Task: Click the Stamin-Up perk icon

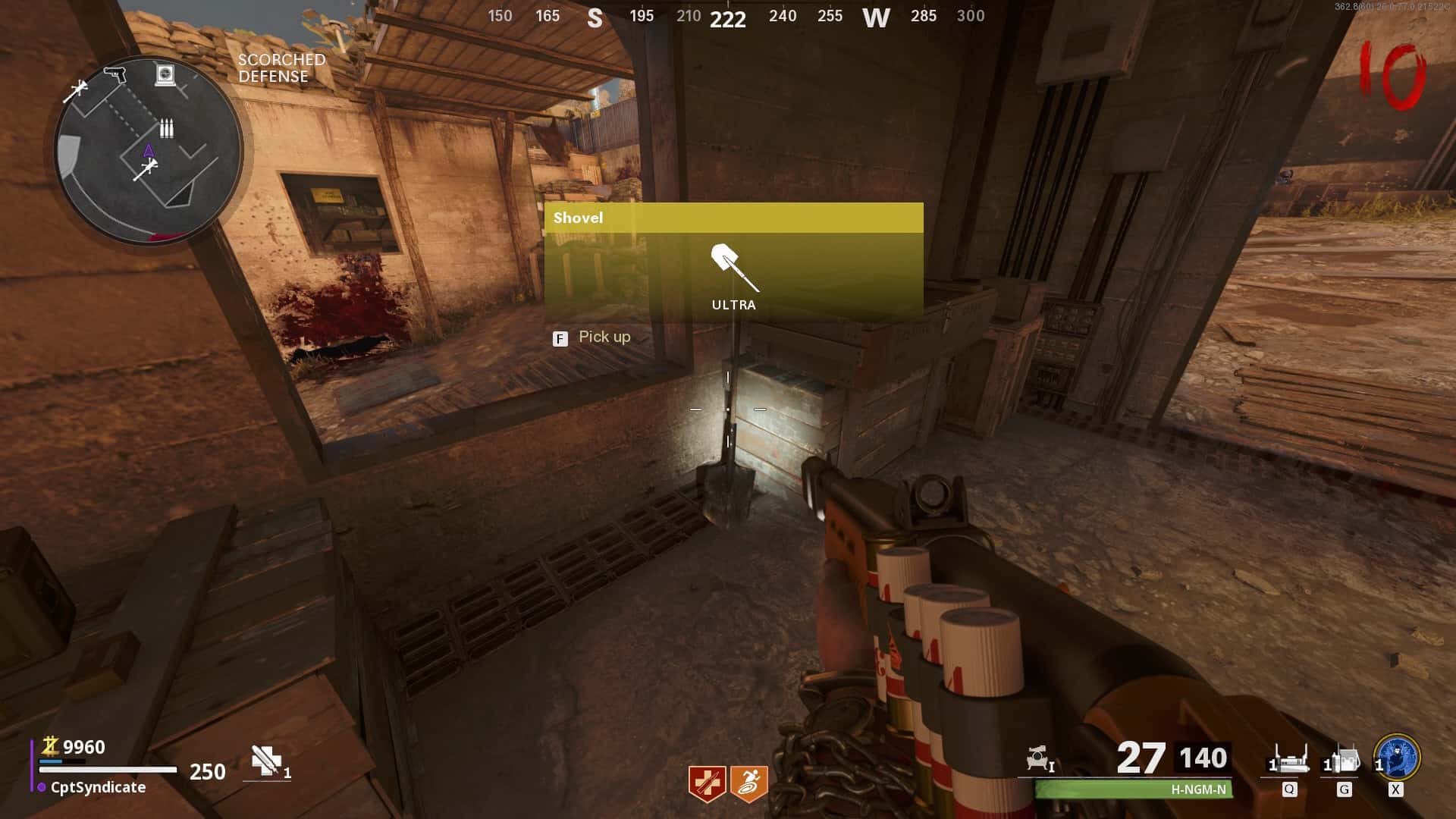Action: [x=749, y=783]
